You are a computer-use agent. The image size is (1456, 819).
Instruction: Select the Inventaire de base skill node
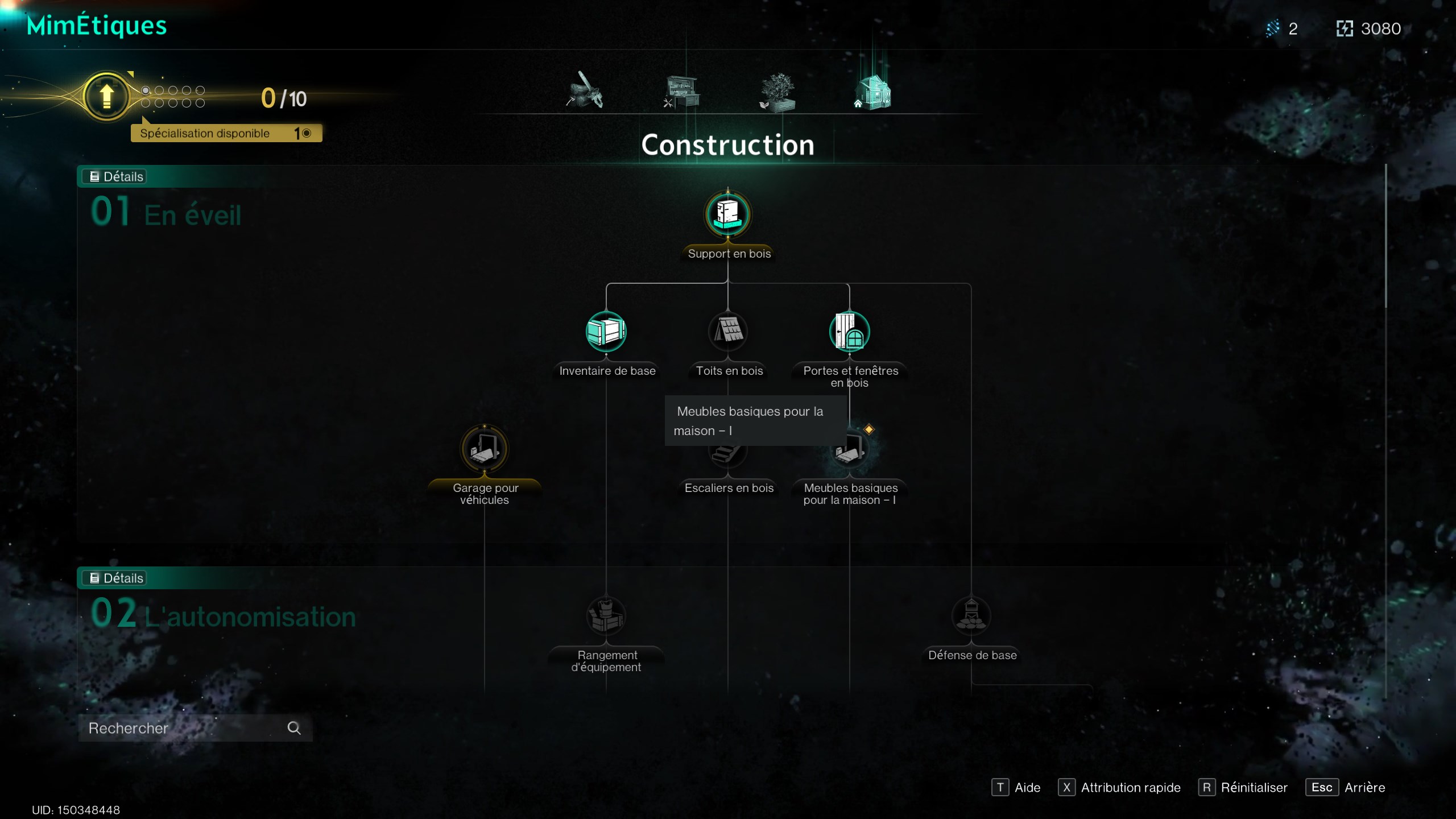pyautogui.click(x=606, y=332)
